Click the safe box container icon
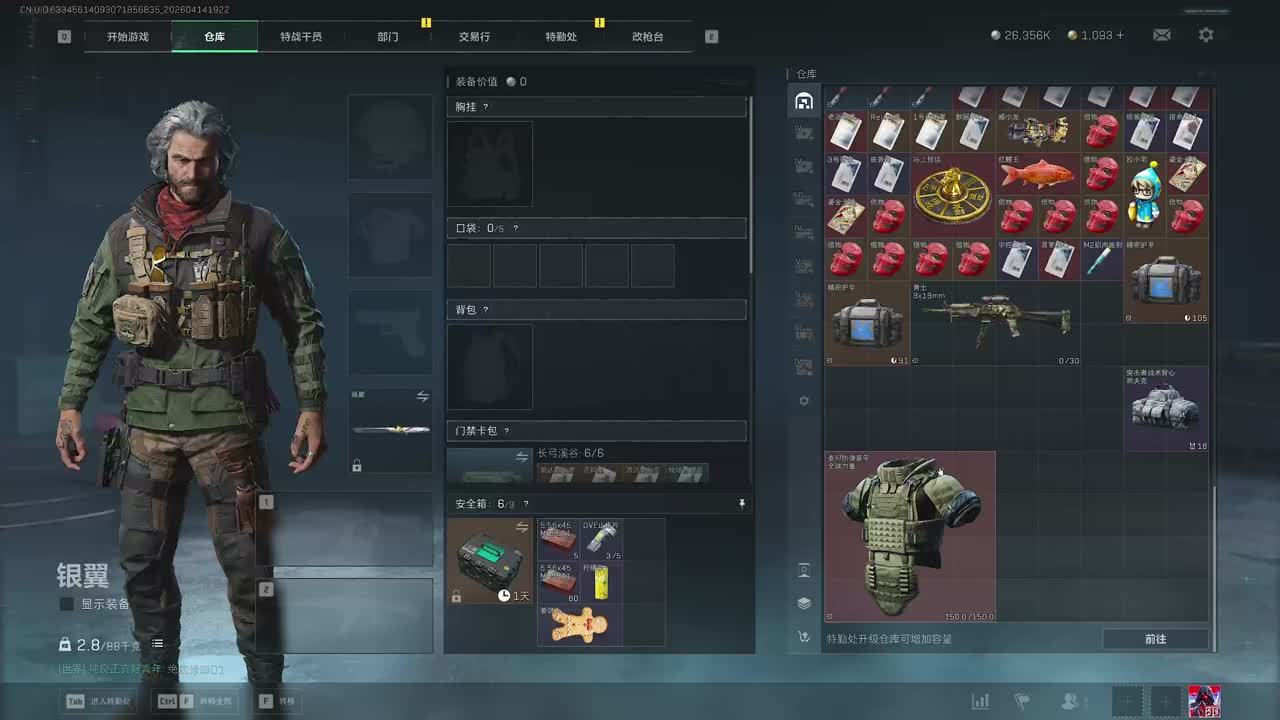 (x=490, y=560)
